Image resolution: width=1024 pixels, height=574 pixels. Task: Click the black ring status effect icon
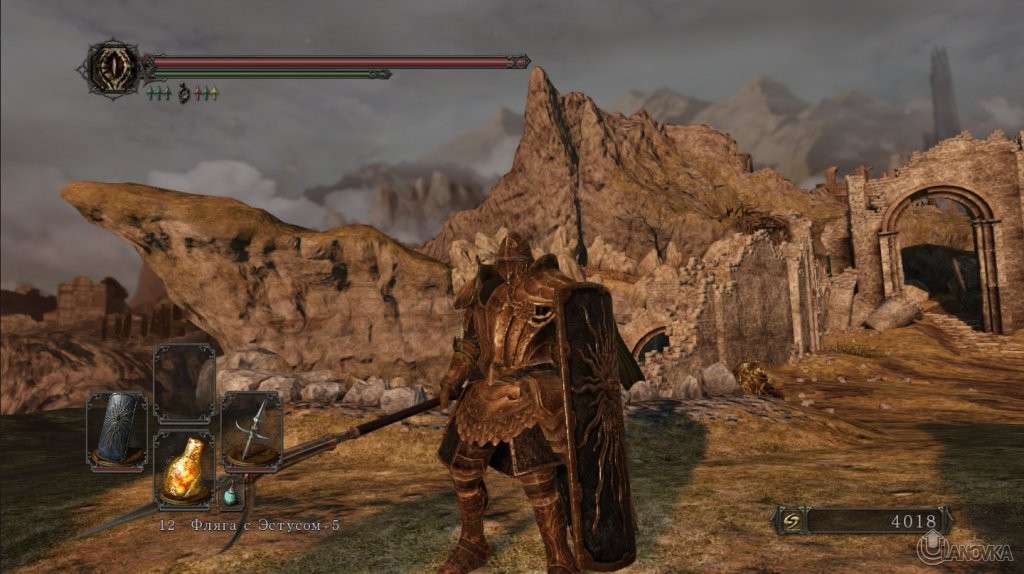coord(183,94)
